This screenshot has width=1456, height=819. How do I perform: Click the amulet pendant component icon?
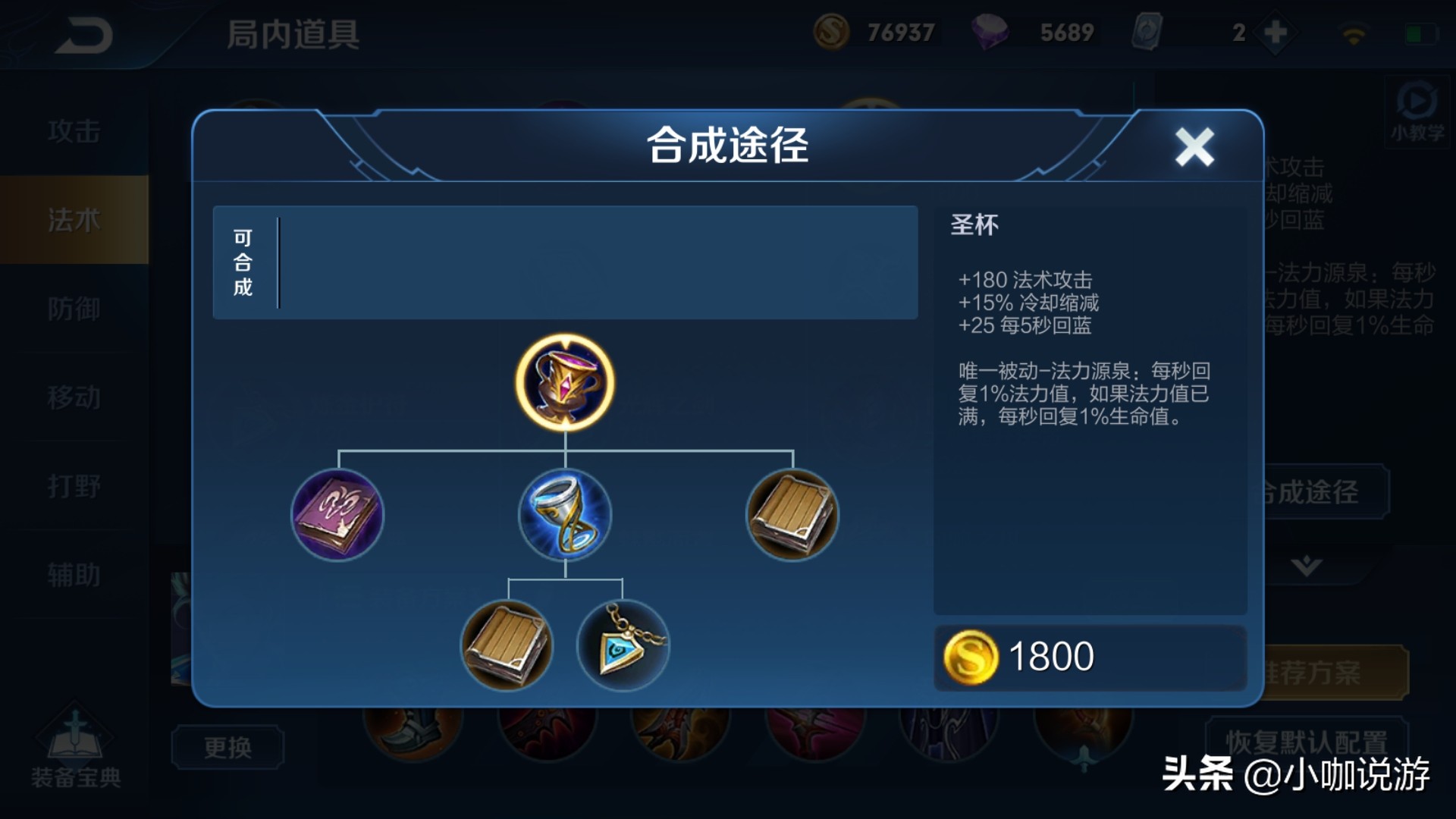(x=622, y=647)
